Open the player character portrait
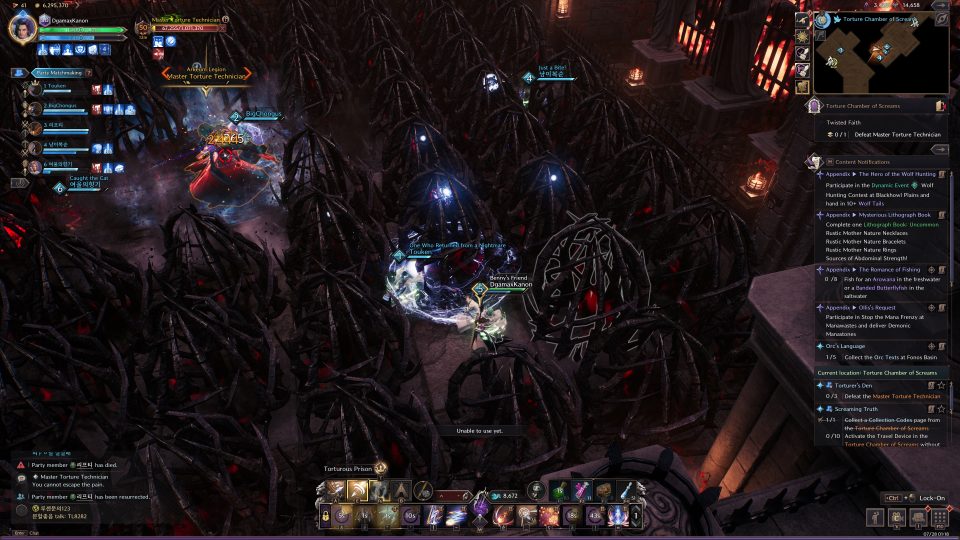The image size is (960, 540). (21, 27)
